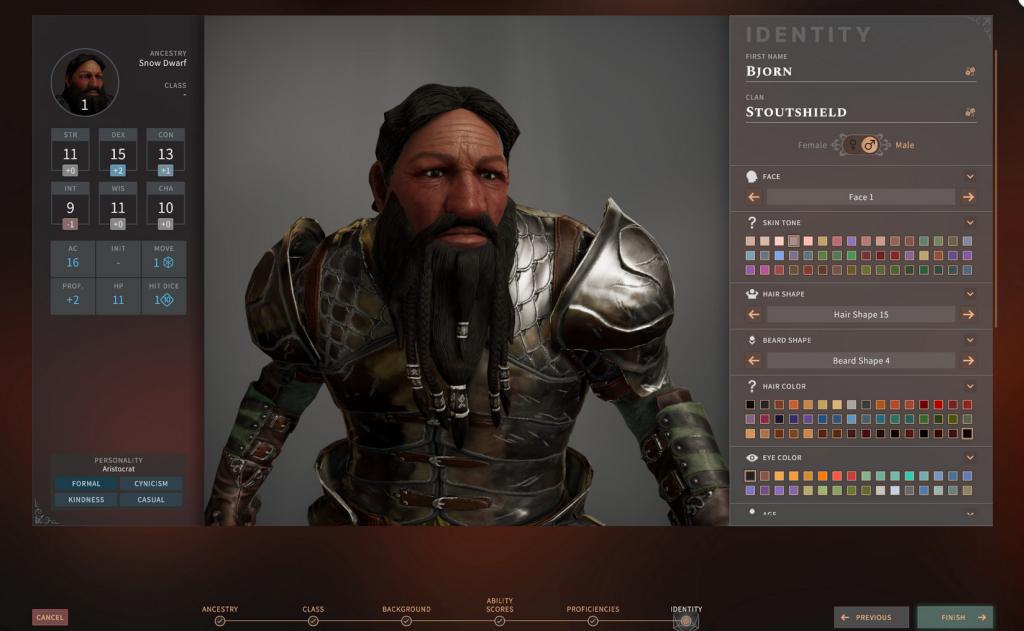Screen dimensions: 1024x631
Task: Switch to the previous beard shape
Action: click(754, 360)
